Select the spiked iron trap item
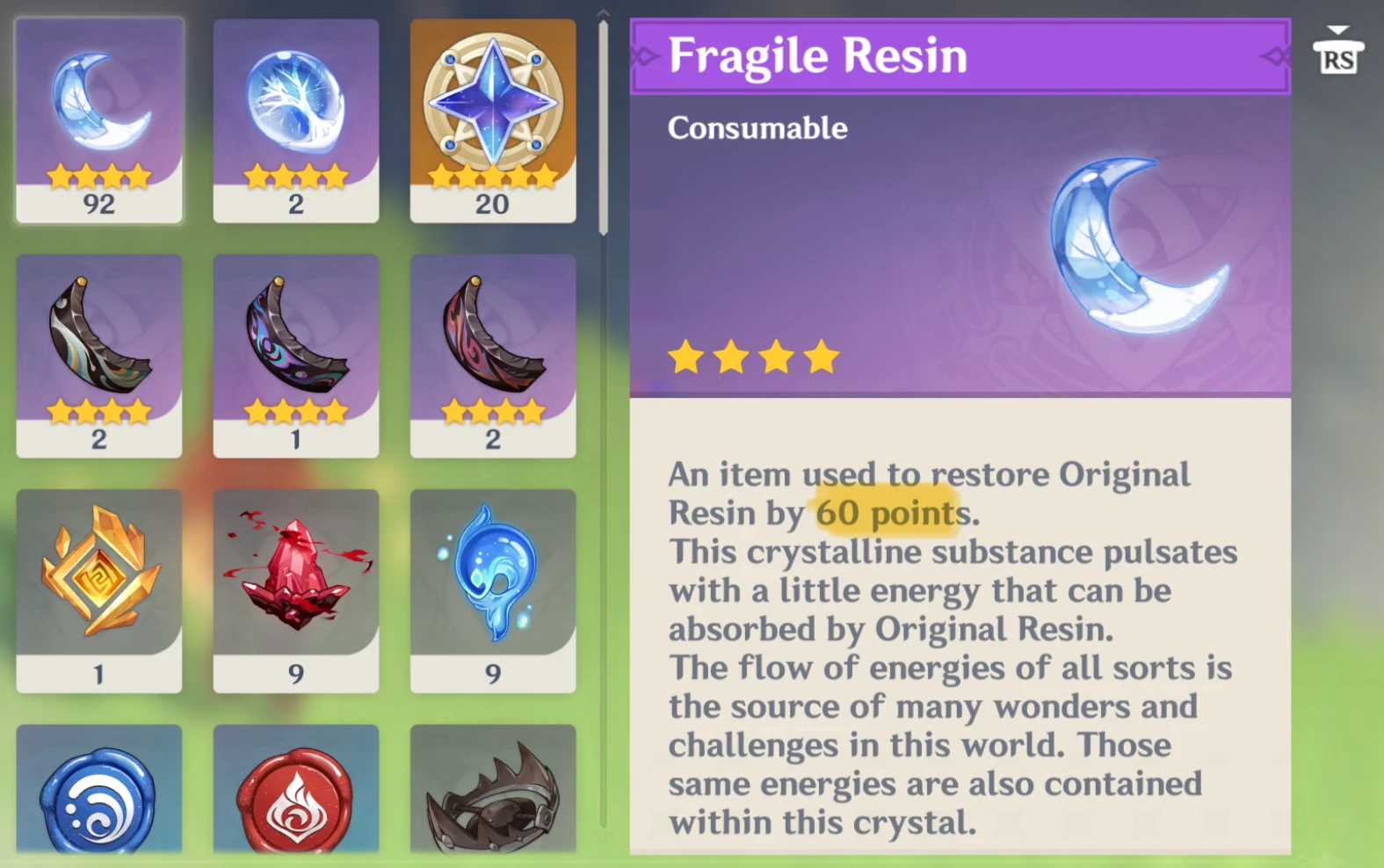Image resolution: width=1384 pixels, height=868 pixels. tap(494, 799)
